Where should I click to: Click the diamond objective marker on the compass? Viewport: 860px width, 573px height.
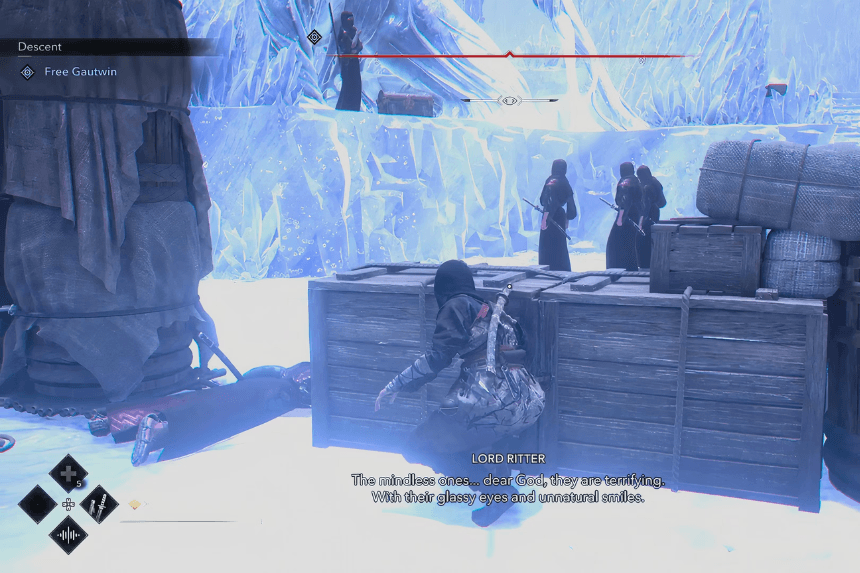pyautogui.click(x=314, y=37)
